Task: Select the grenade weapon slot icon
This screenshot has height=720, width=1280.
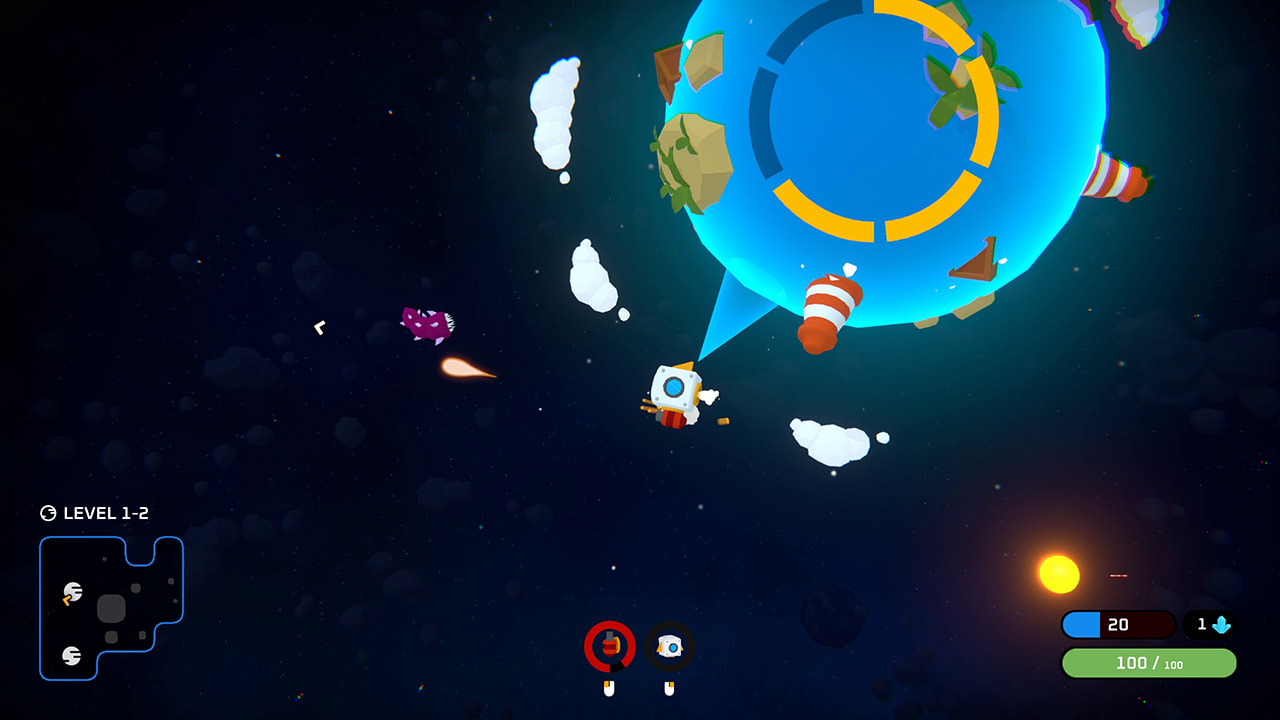Action: 608,647
